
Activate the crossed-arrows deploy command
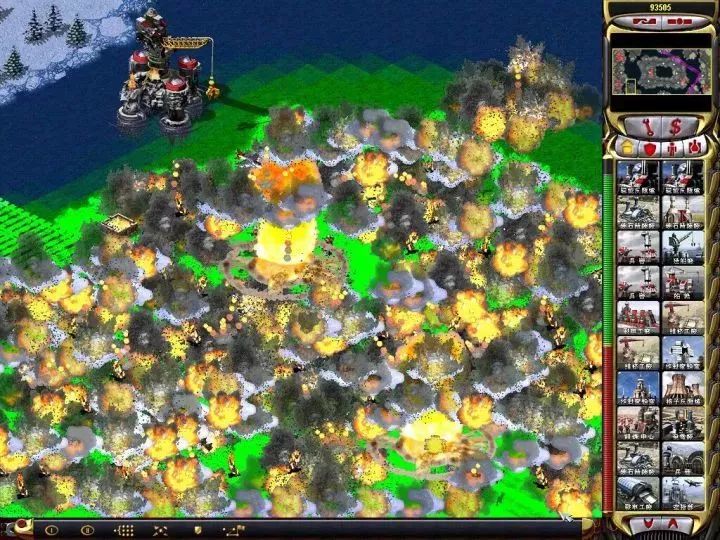pos(160,529)
